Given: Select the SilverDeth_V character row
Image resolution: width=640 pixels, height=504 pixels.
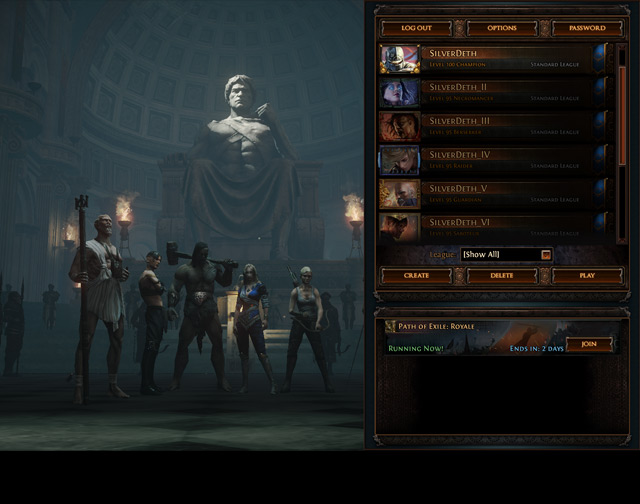Looking at the screenshot, I should (493, 193).
